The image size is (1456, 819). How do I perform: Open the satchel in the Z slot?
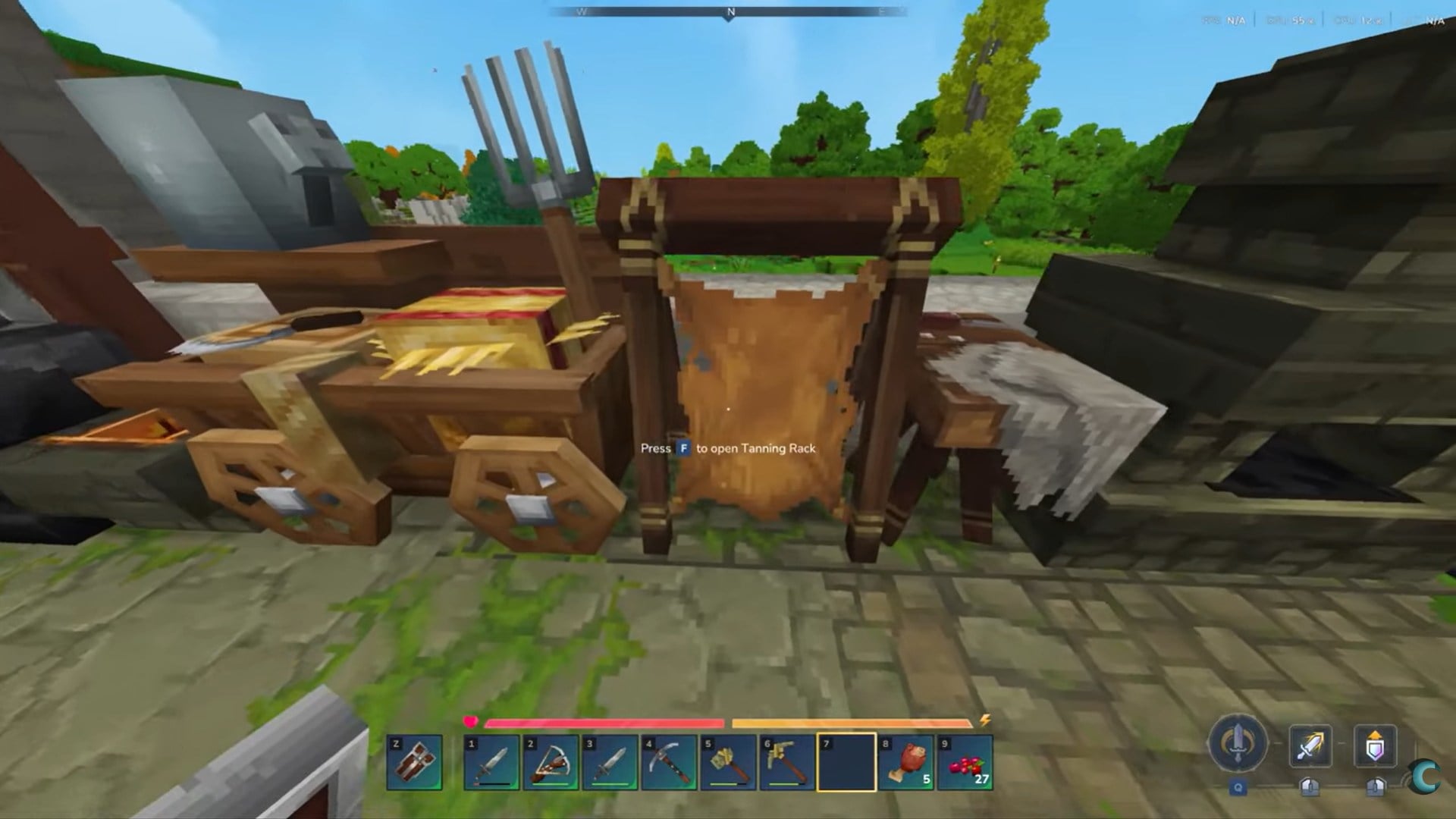coord(413,762)
